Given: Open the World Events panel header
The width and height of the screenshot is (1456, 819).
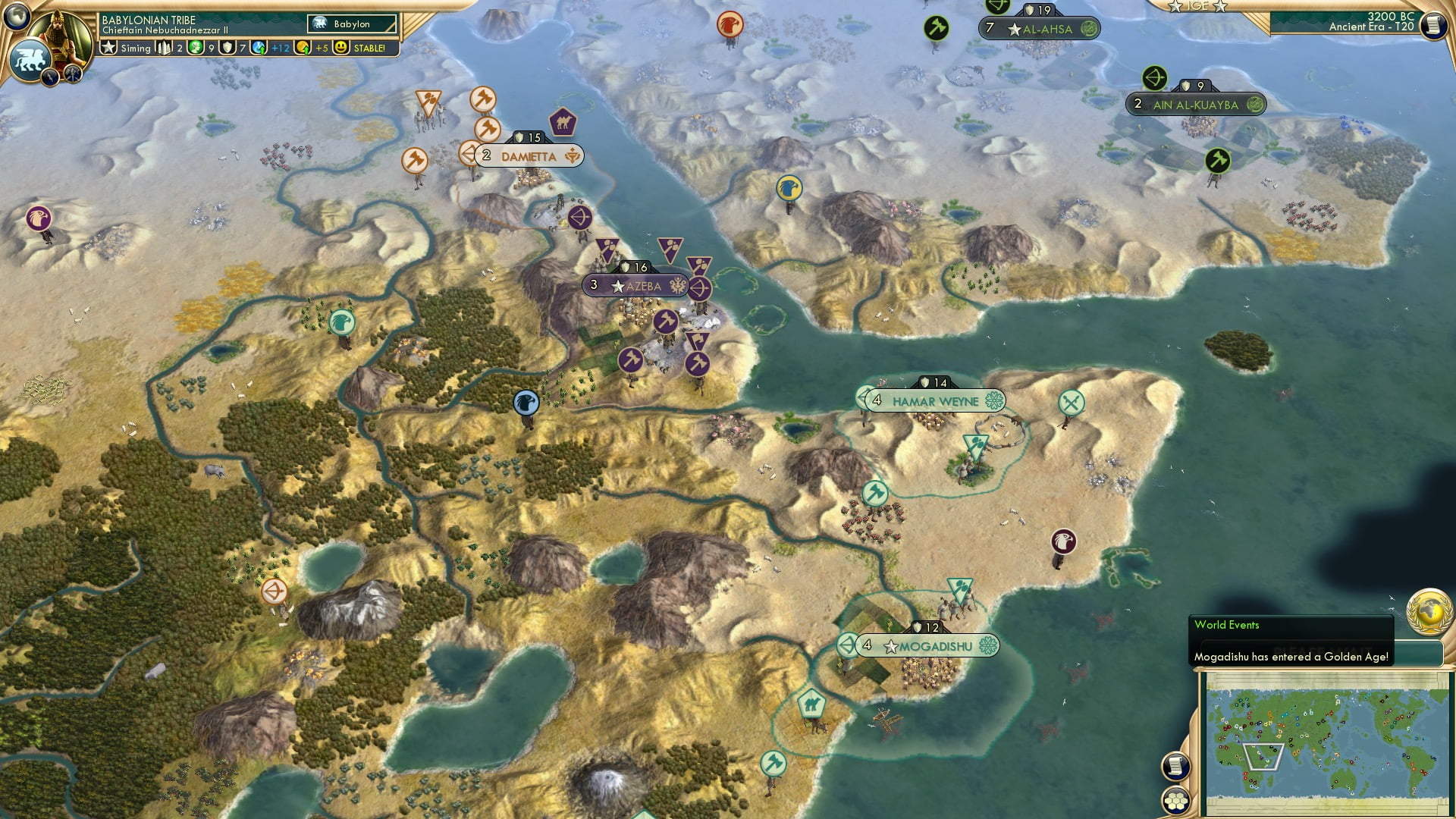Looking at the screenshot, I should tap(1226, 625).
